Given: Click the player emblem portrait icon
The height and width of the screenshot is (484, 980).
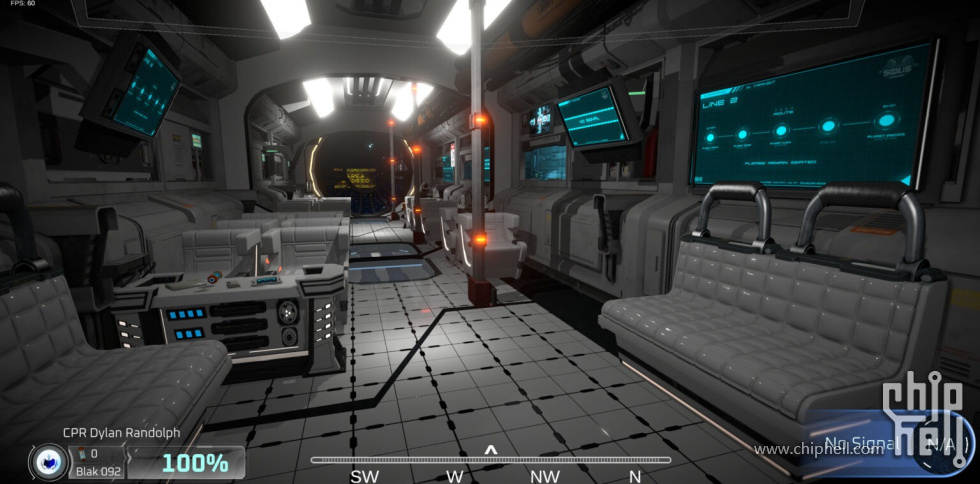Looking at the screenshot, I should [x=49, y=462].
